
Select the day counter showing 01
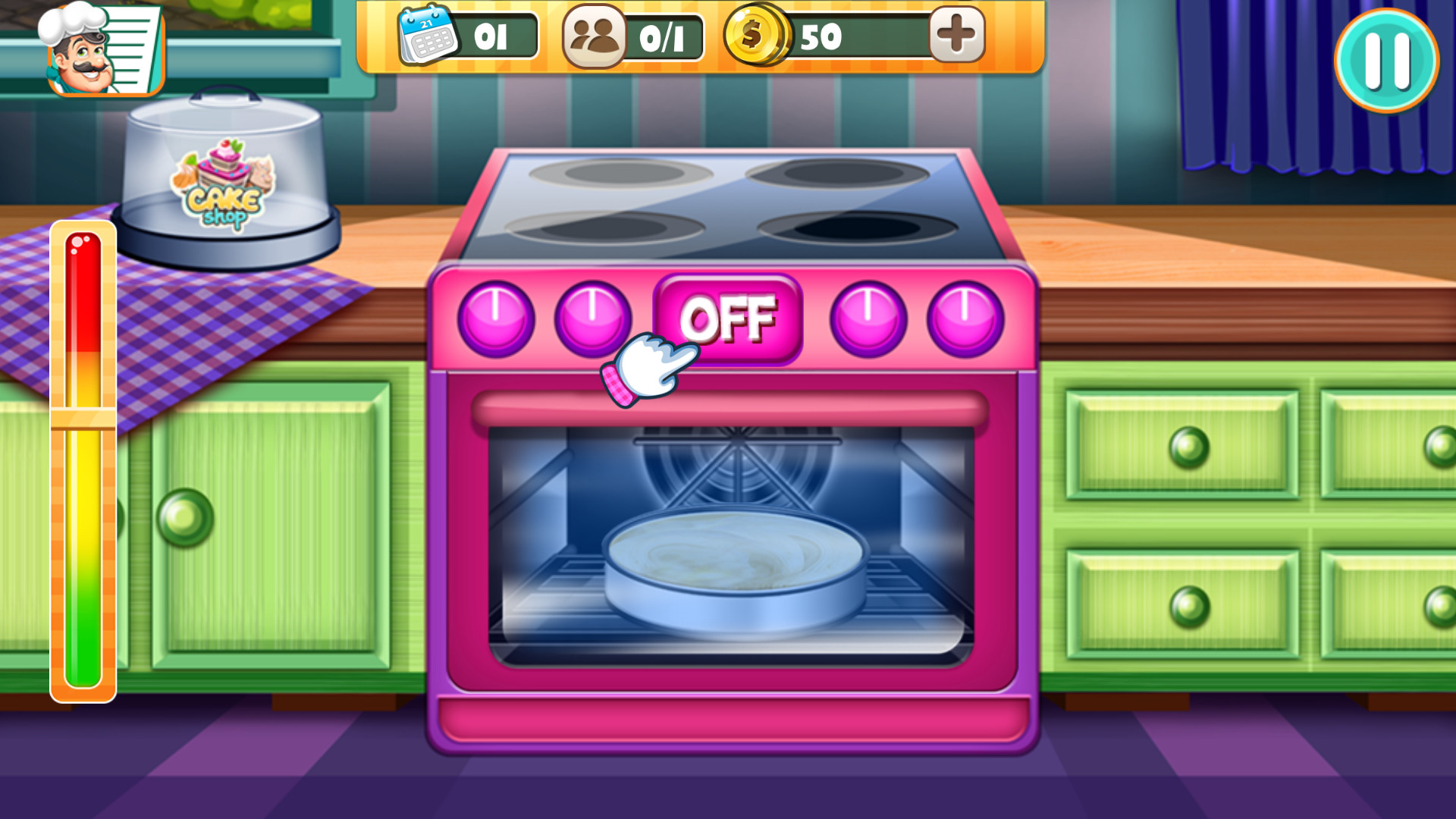click(491, 35)
